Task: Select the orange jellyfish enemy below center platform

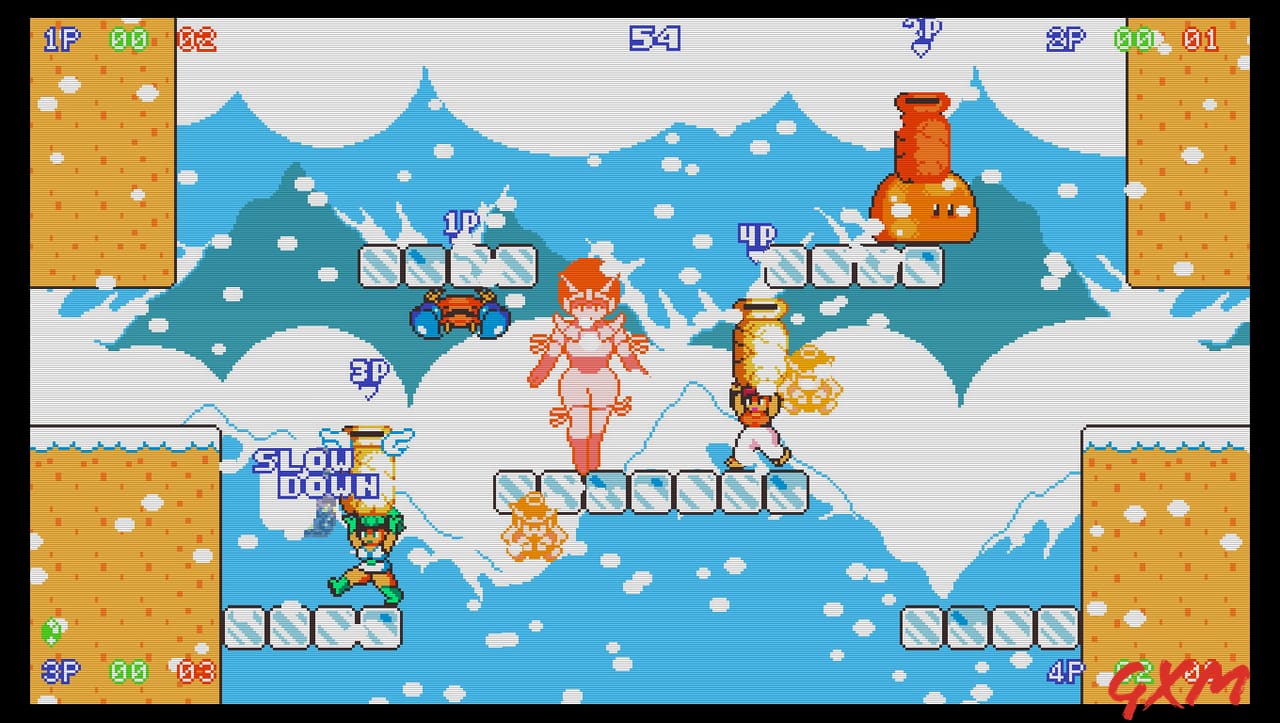Action: point(535,525)
